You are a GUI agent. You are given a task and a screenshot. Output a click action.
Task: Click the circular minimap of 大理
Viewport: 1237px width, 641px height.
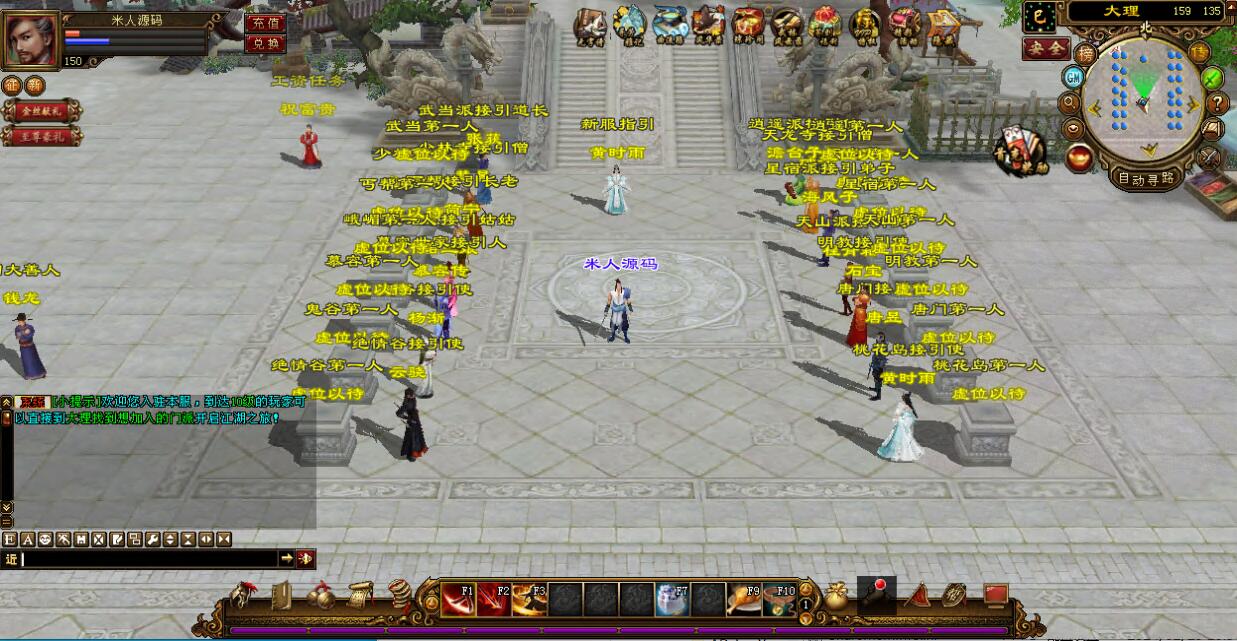click(x=1143, y=98)
